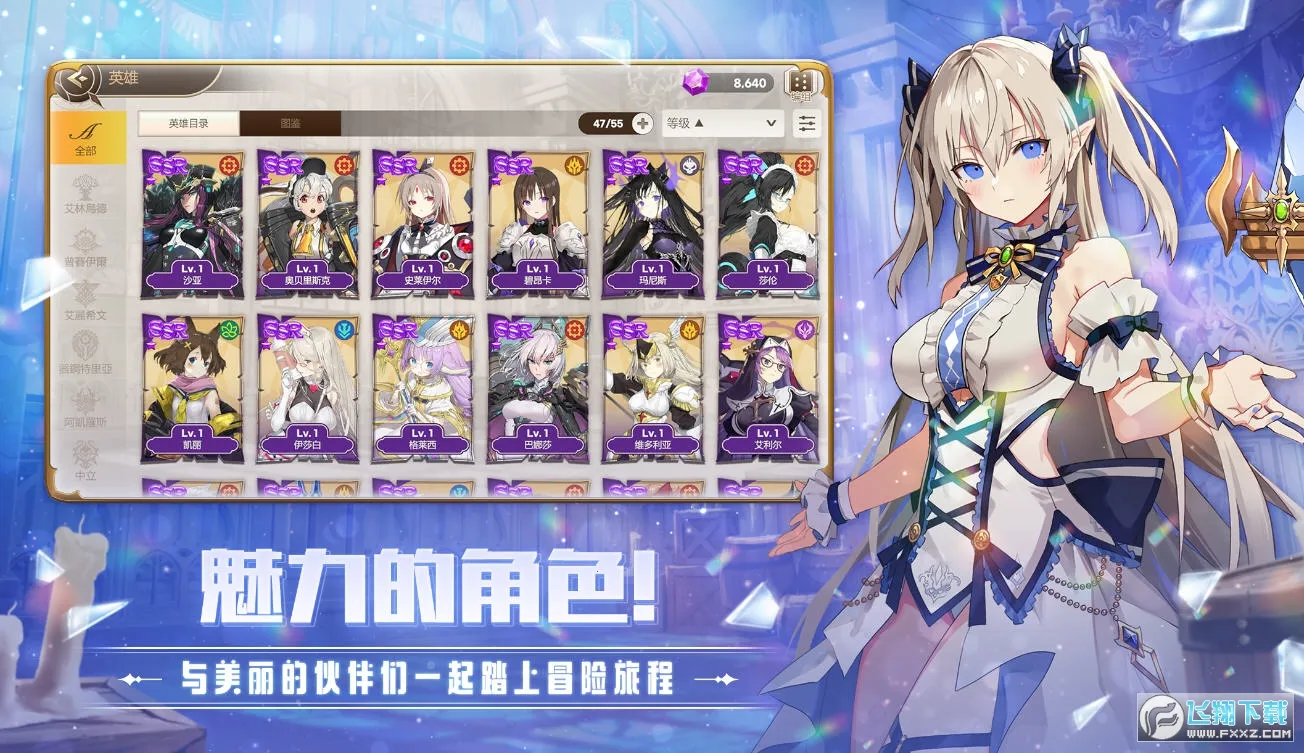This screenshot has width=1304, height=753.
Task: Click the dropdown chevron next to 等级
Action: tap(771, 123)
